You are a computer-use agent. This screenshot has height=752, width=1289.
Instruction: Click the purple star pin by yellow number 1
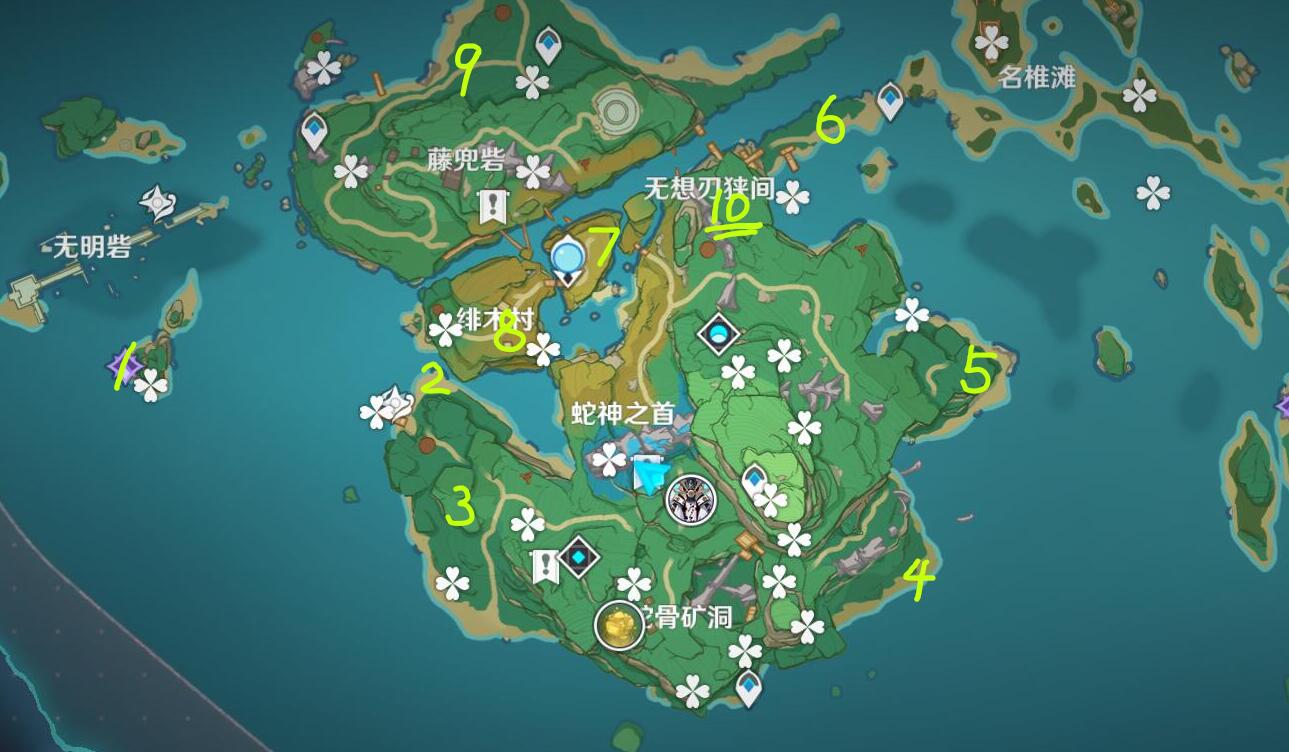pyautogui.click(x=127, y=363)
